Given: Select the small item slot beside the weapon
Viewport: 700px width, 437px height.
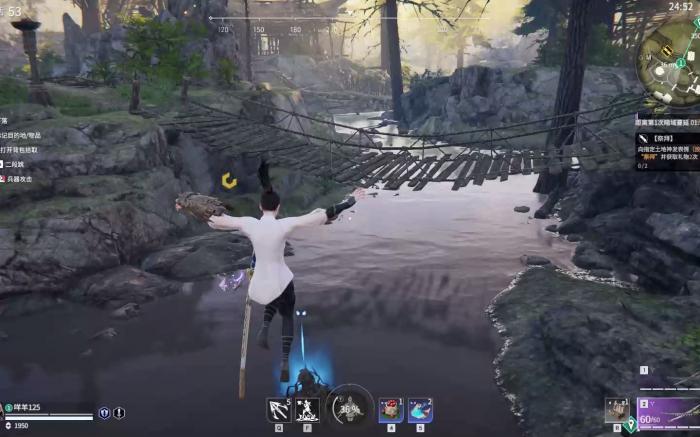Looking at the screenshot, I should pos(616,410).
